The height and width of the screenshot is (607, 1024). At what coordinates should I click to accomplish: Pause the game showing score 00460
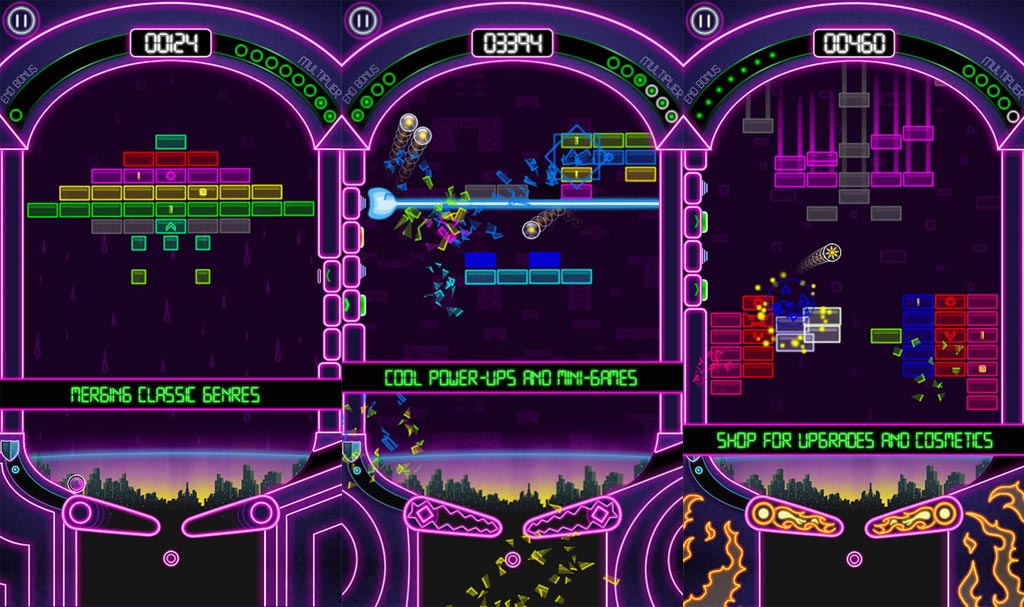(704, 19)
